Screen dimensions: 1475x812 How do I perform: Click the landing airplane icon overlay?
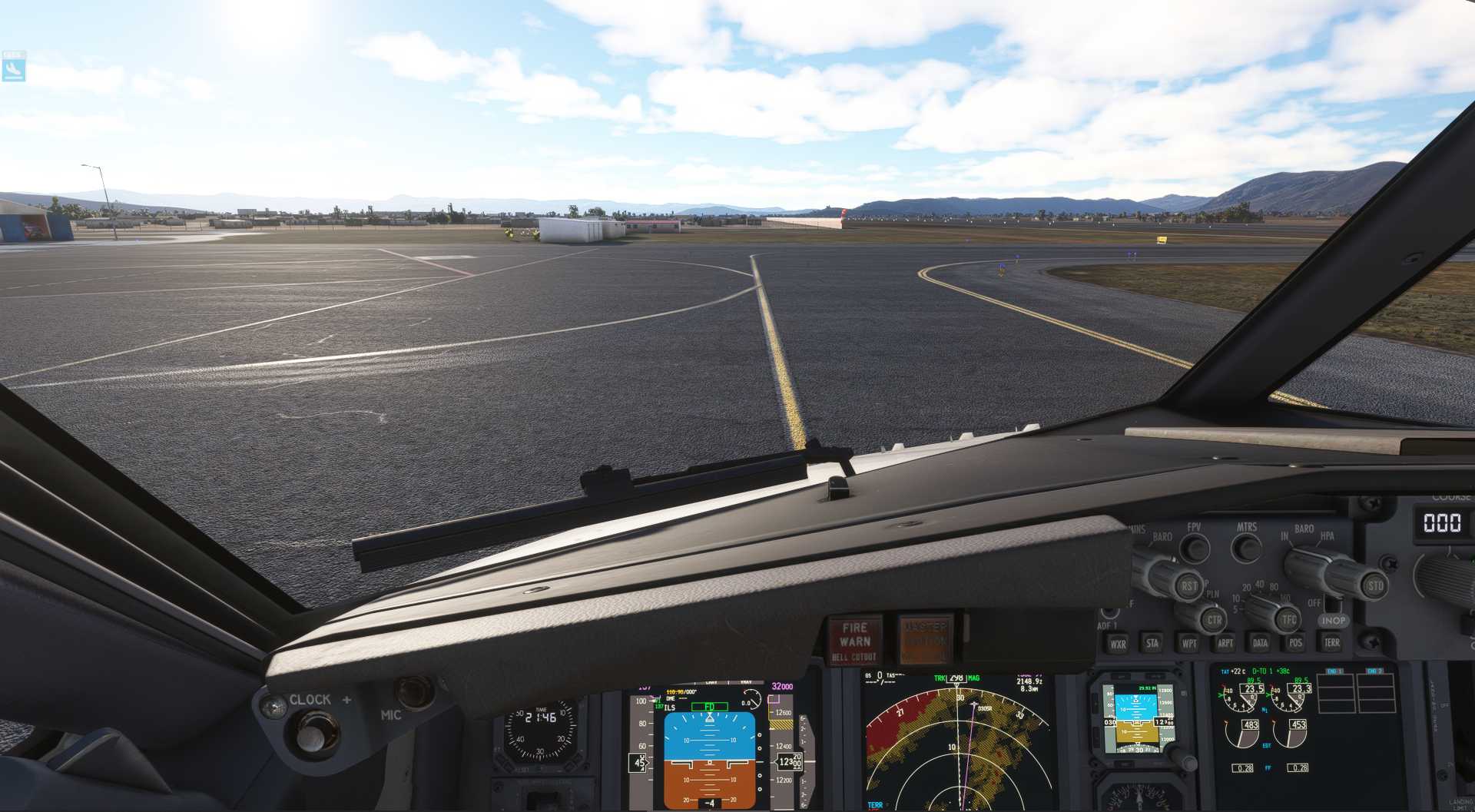[x=14, y=68]
